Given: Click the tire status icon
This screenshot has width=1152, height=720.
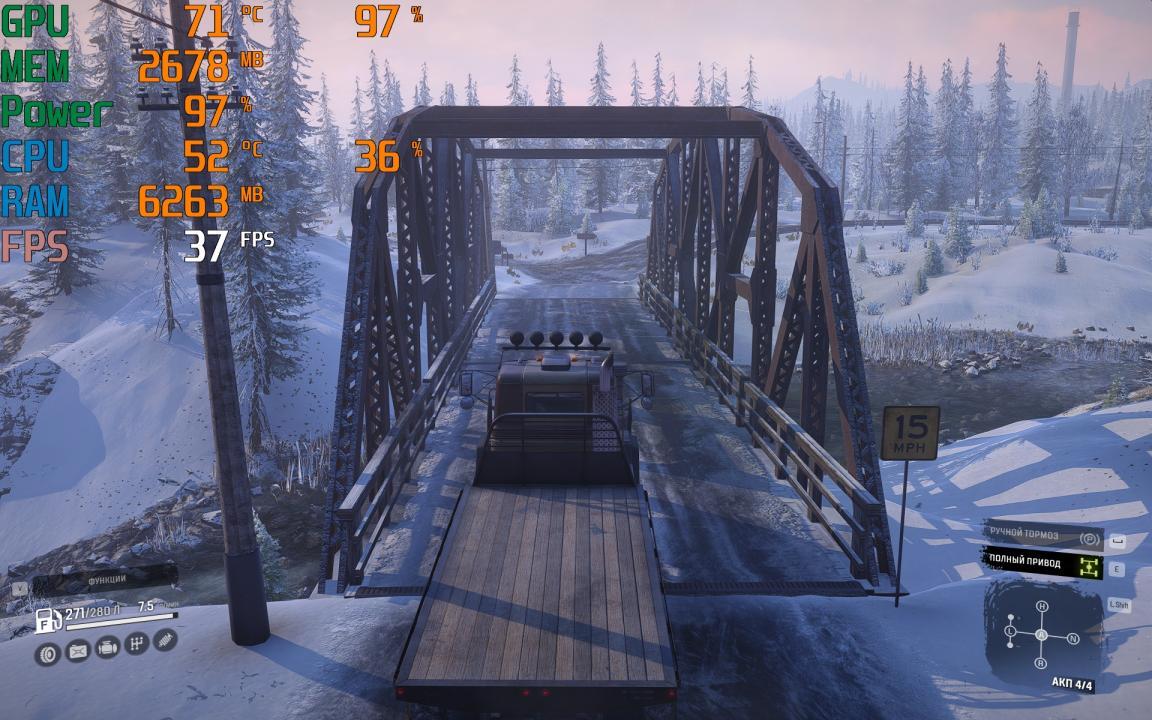Looking at the screenshot, I should tap(47, 654).
